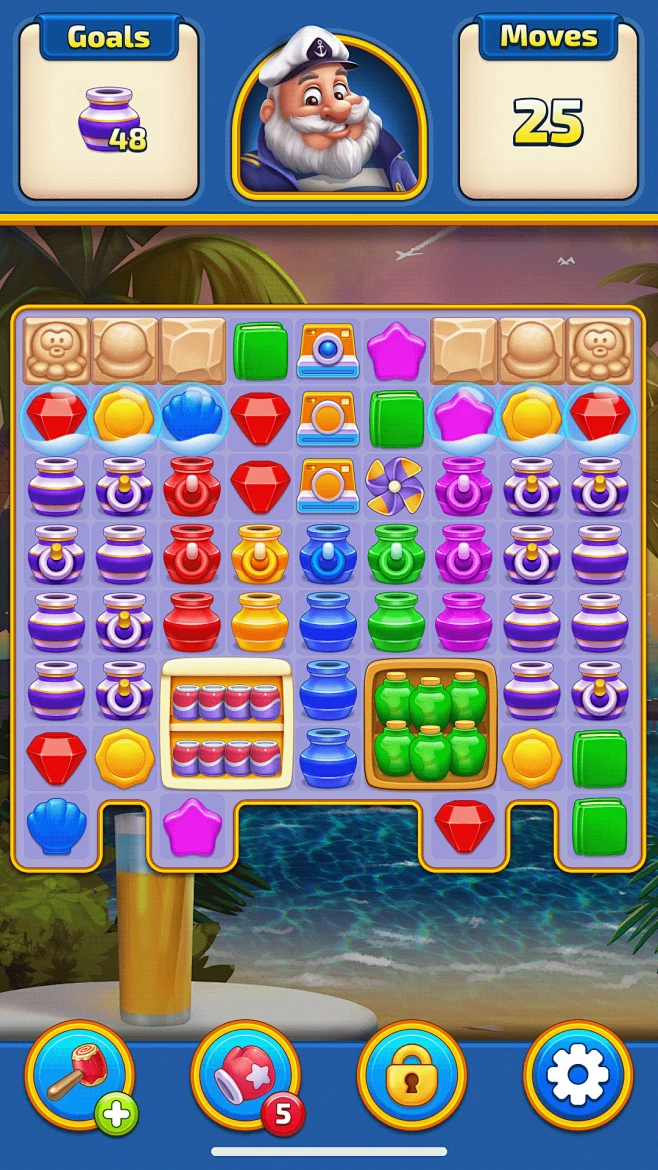The image size is (658, 1170).
Task: Activate the boxing glove booster
Action: [x=245, y=1075]
